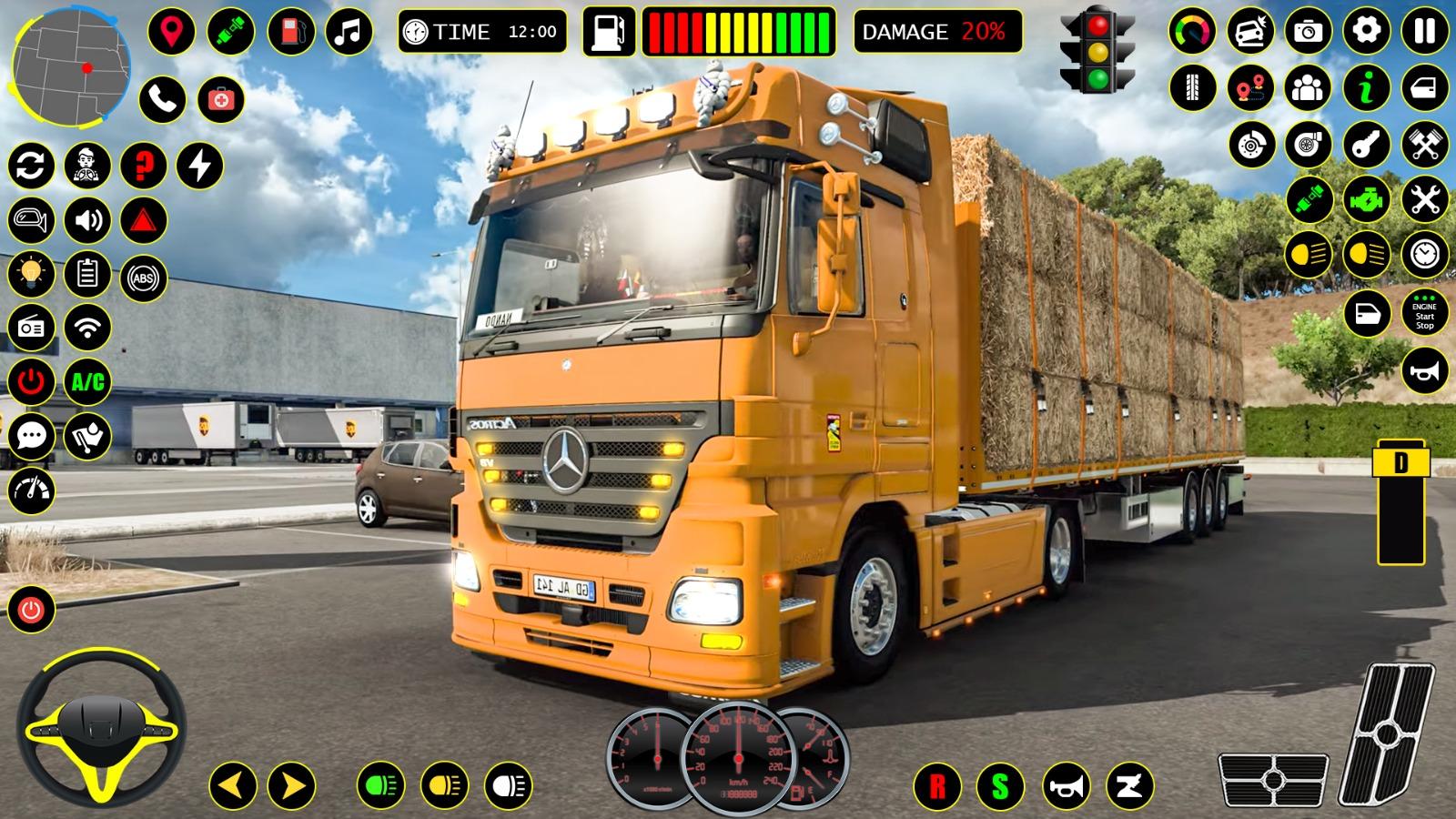Open the first aid kit

point(221,98)
